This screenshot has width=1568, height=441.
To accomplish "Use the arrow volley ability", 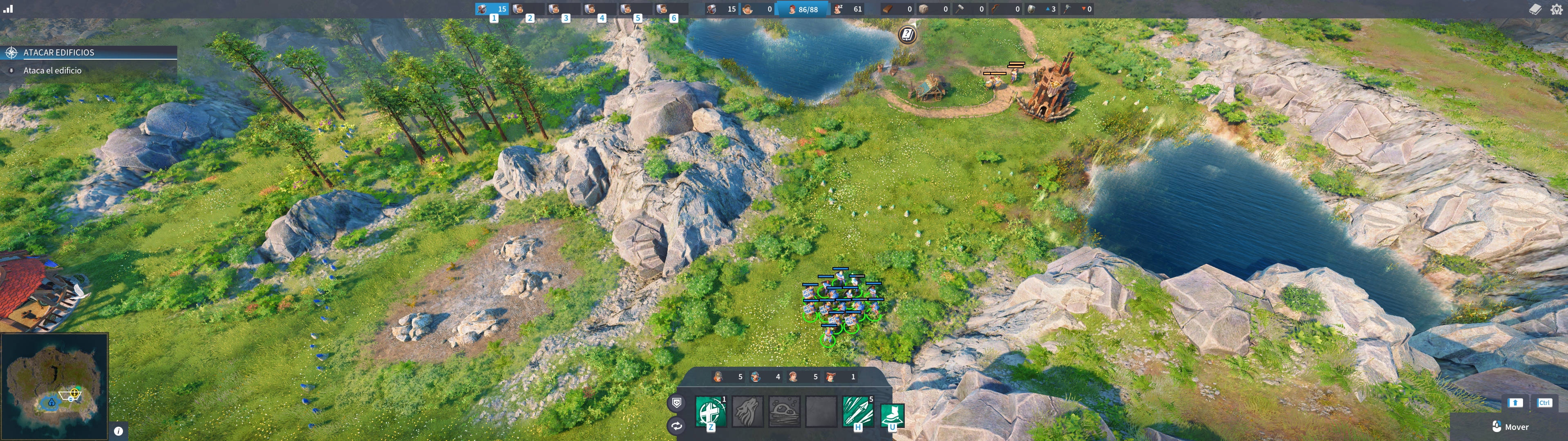I will click(x=857, y=412).
